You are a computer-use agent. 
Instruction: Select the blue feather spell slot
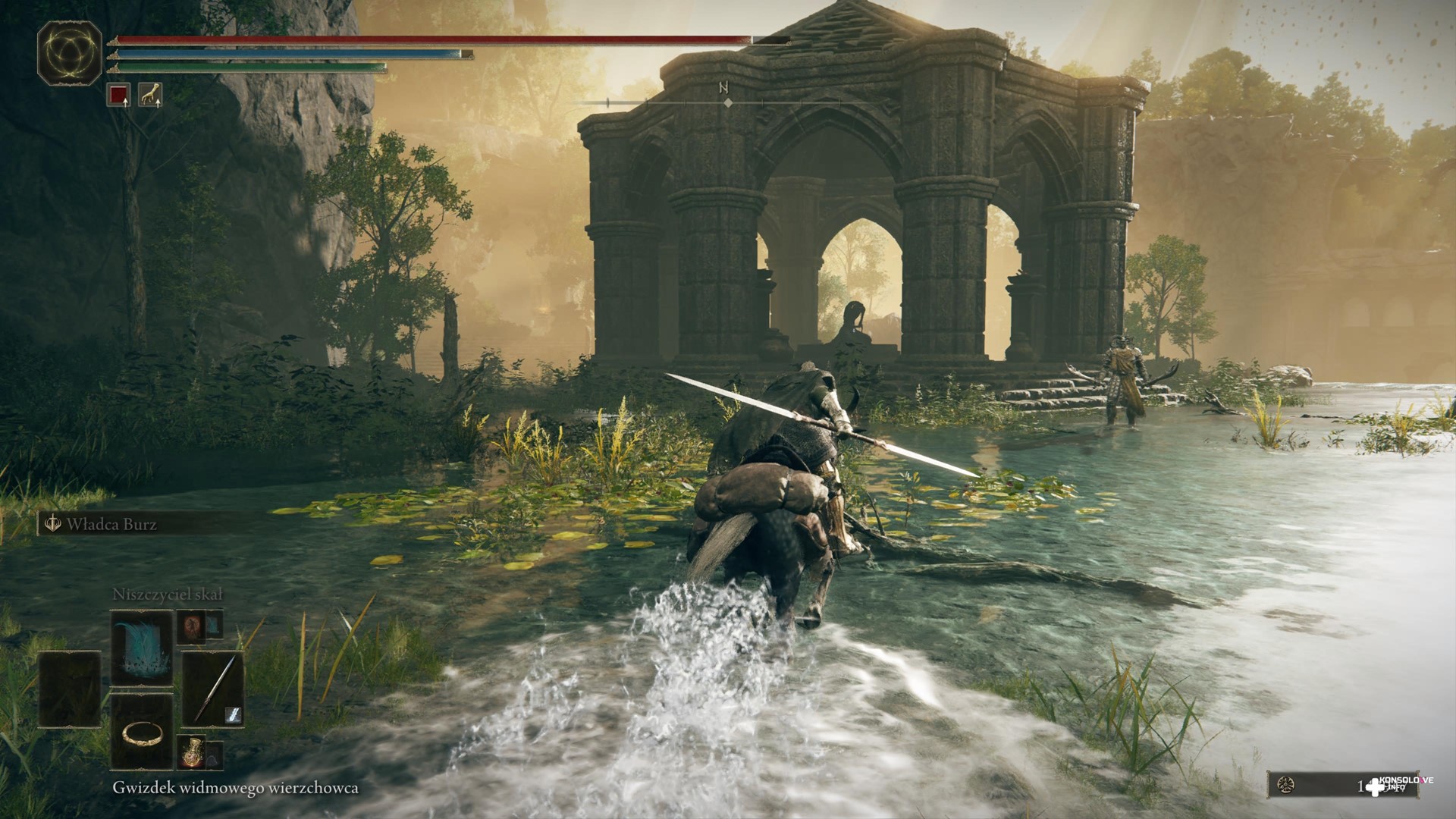pos(142,648)
